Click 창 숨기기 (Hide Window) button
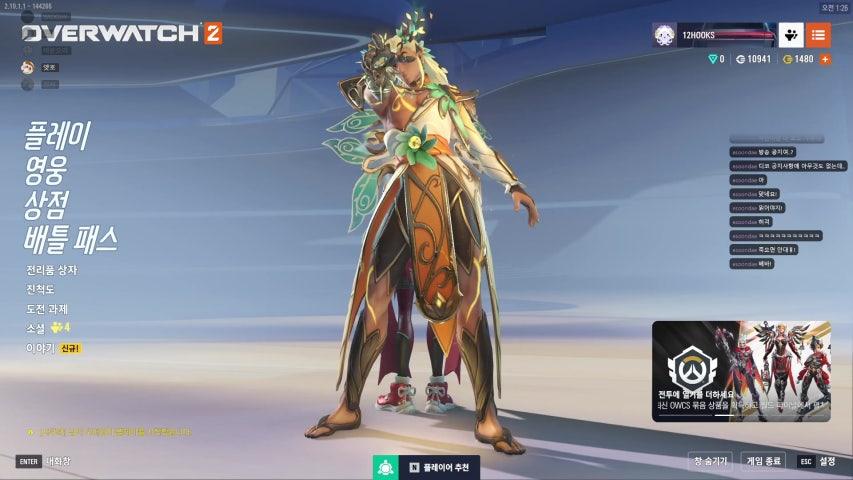 (710, 461)
